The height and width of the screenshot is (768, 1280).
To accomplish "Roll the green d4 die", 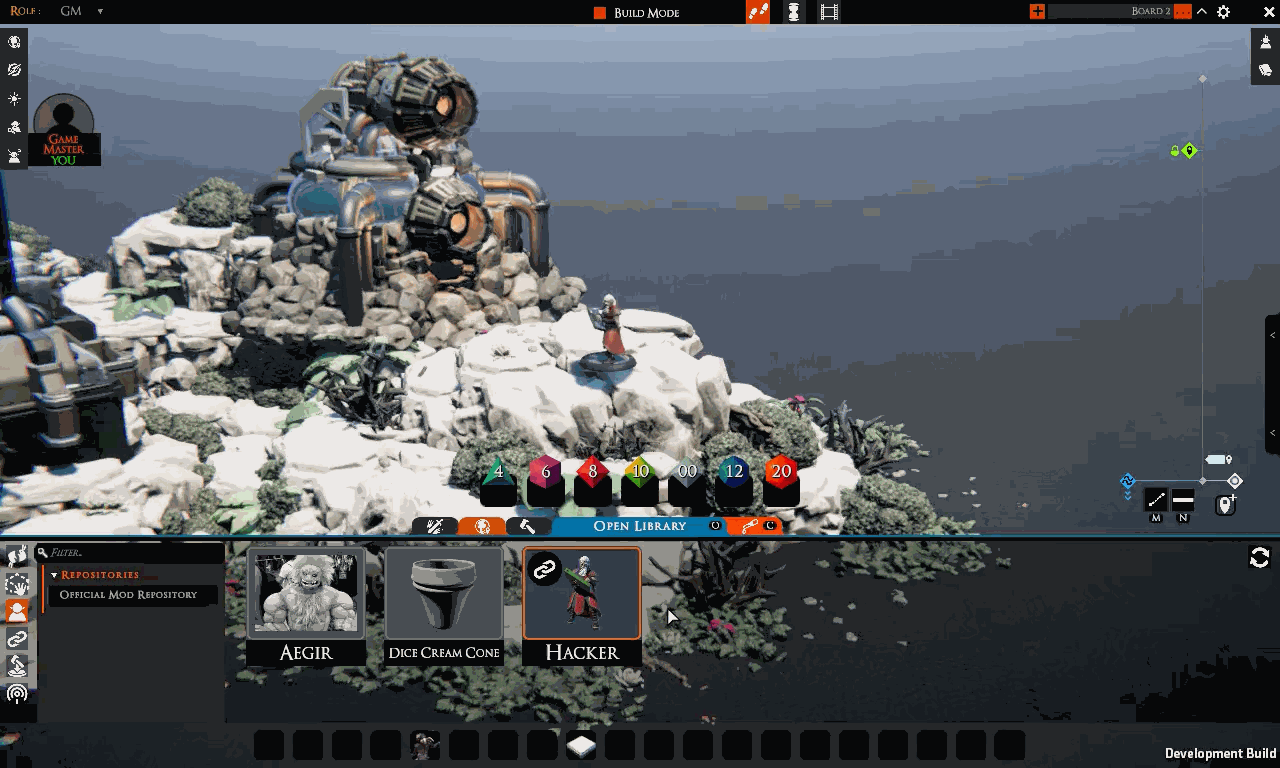I will pos(498,472).
